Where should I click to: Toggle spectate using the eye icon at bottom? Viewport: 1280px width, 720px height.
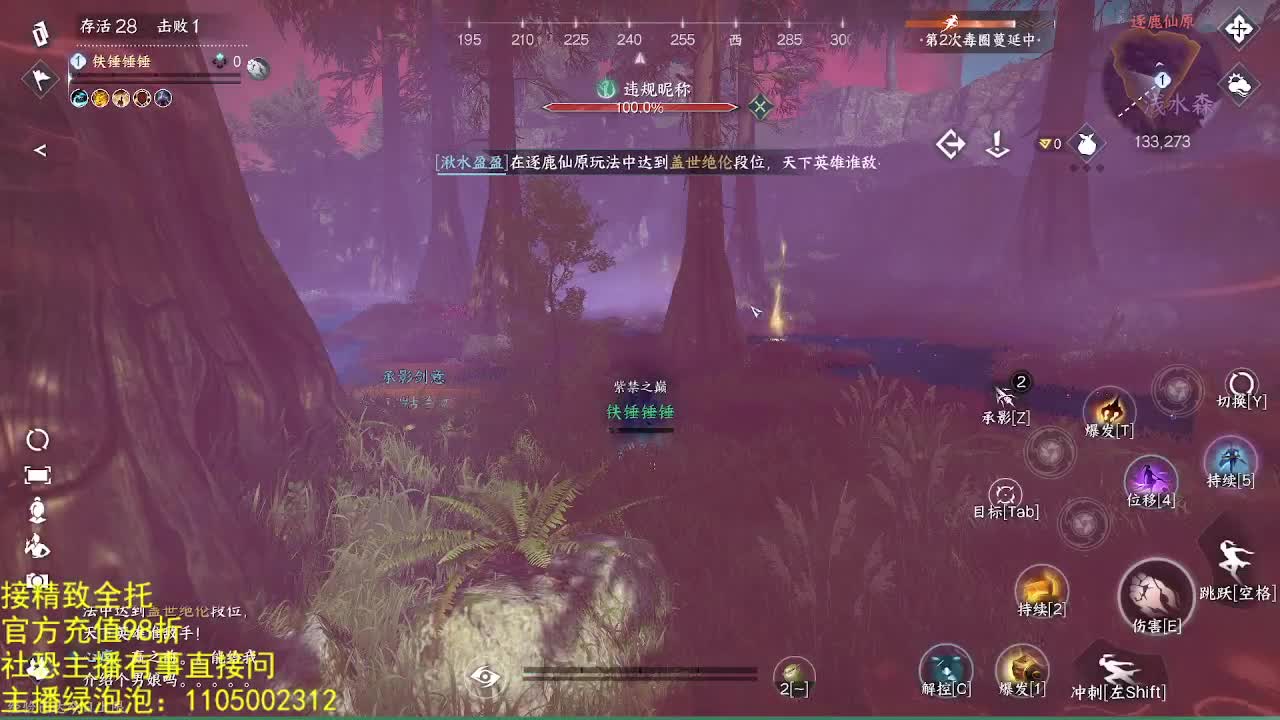489,679
